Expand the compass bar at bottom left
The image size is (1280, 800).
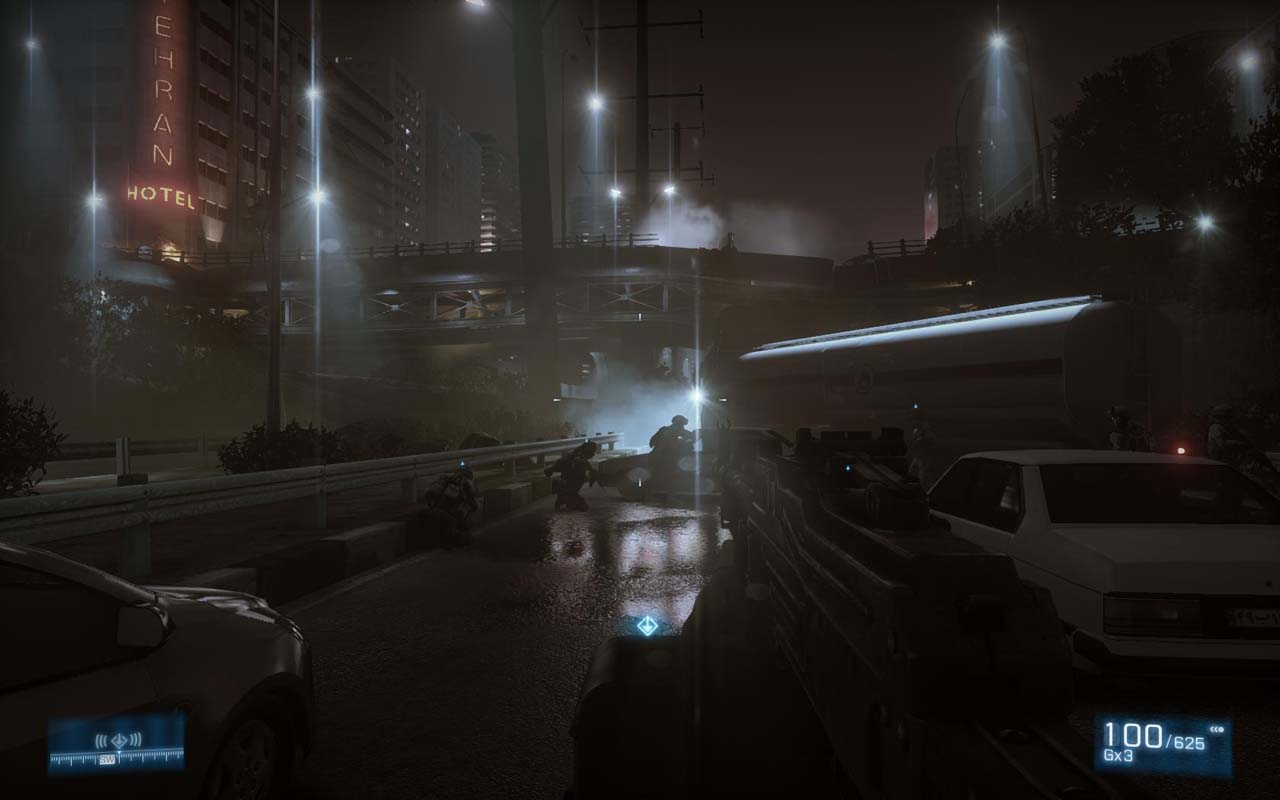click(117, 748)
